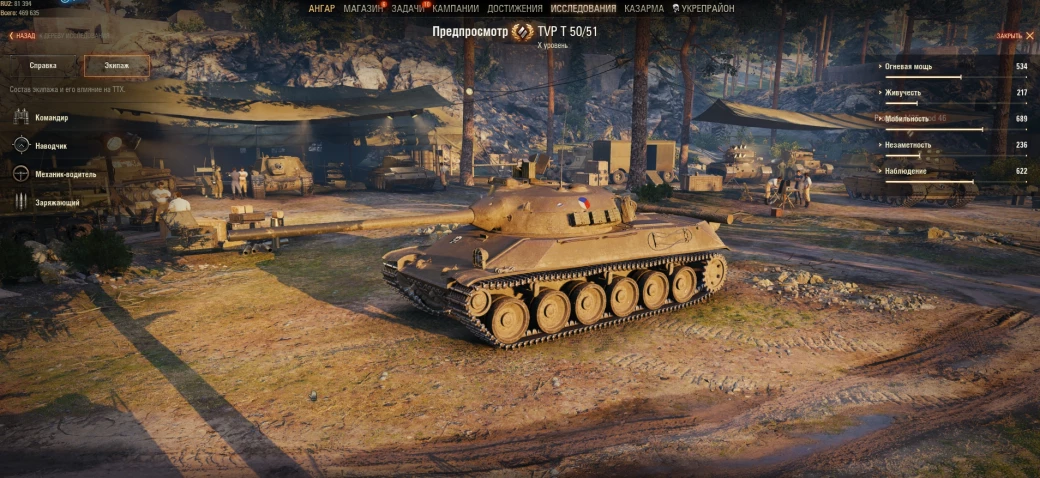The image size is (1040, 478).
Task: Open the Ангар section
Action: 322,8
